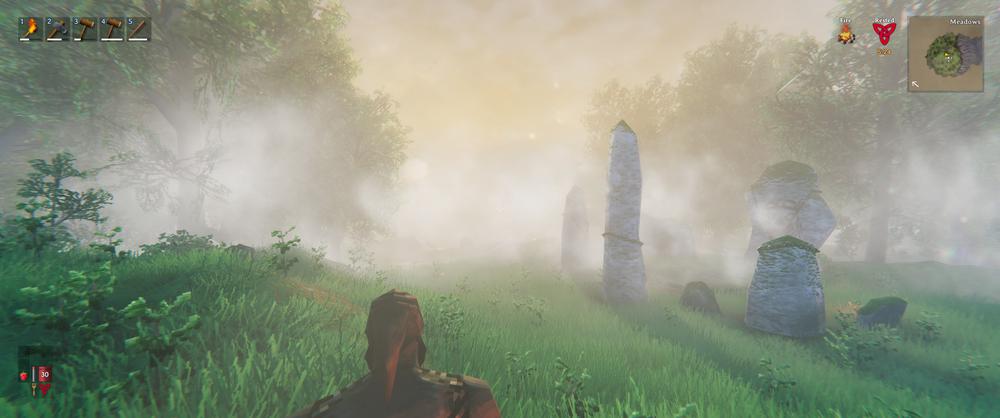Click the Rested status effect icon
This screenshot has height=418, width=1000.
(884, 33)
